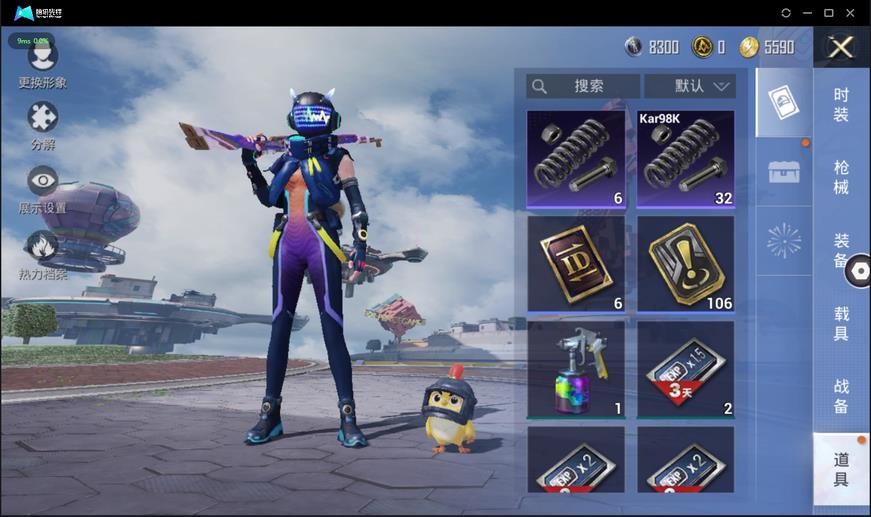
Task: Click the 搜索 search field
Action: [584, 86]
